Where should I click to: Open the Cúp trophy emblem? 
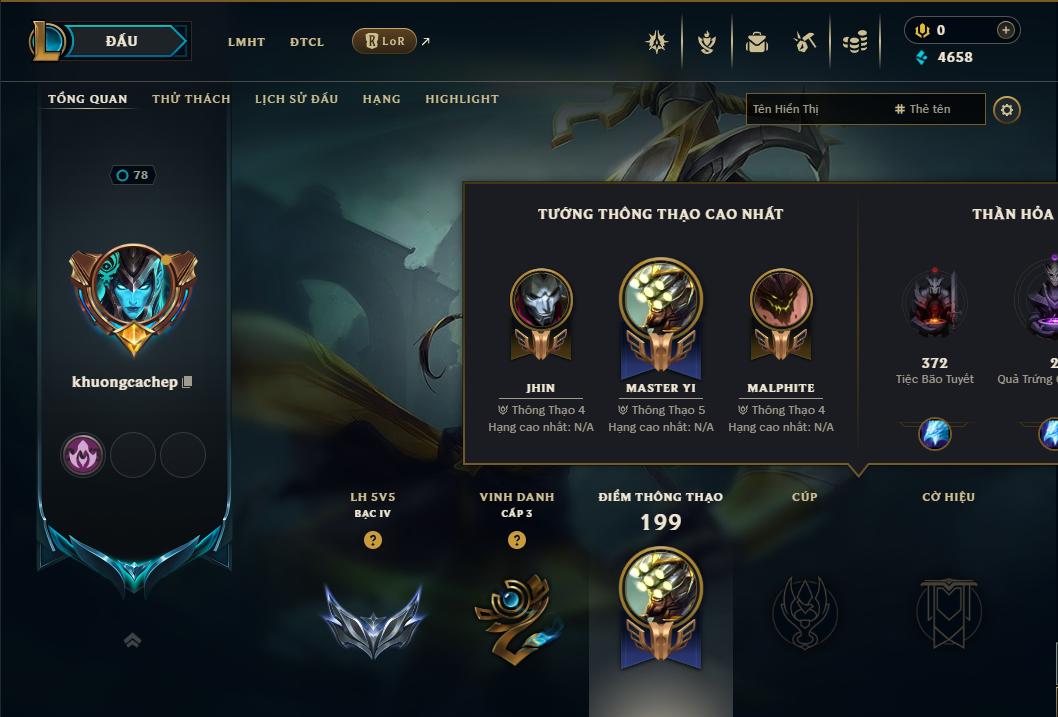[804, 611]
